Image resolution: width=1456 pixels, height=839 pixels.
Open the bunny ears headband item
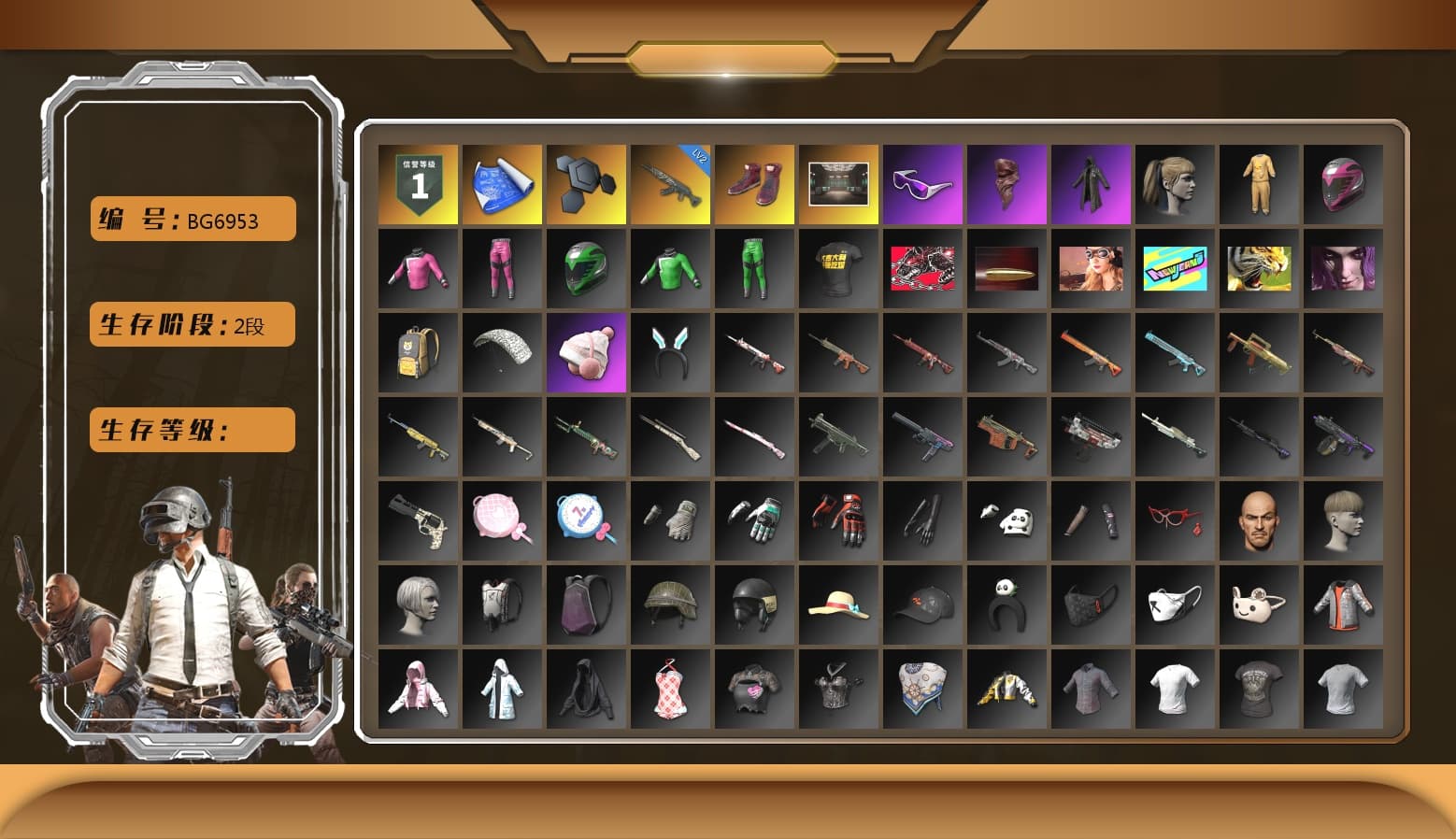pos(670,352)
